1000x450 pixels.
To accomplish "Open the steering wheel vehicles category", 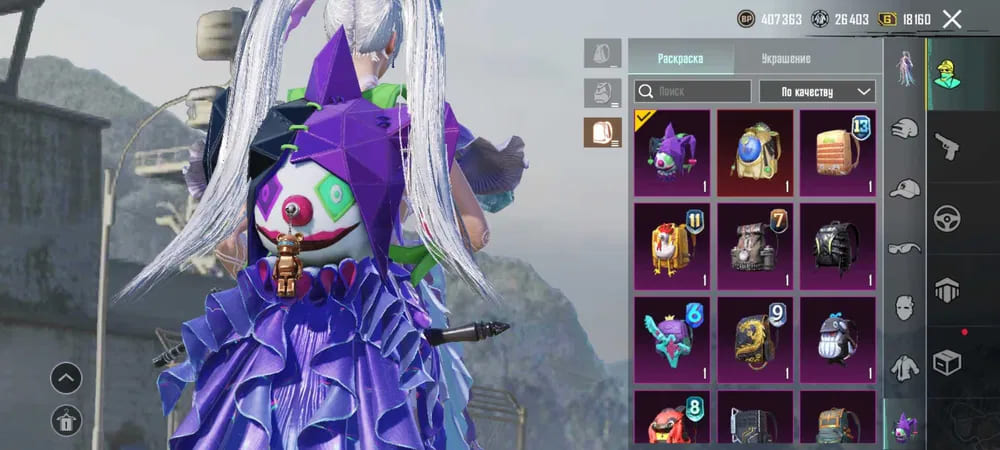I will tap(946, 218).
